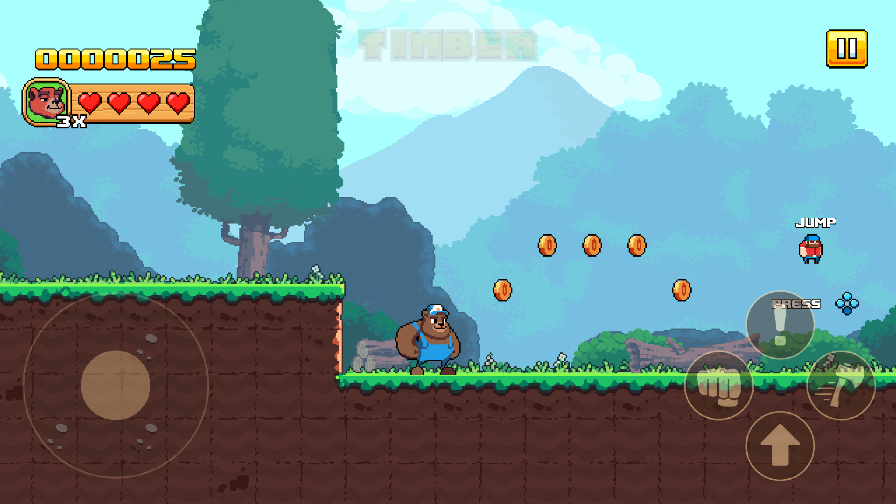Activate the axe throw button
This screenshot has height=504, width=896.
841,385
